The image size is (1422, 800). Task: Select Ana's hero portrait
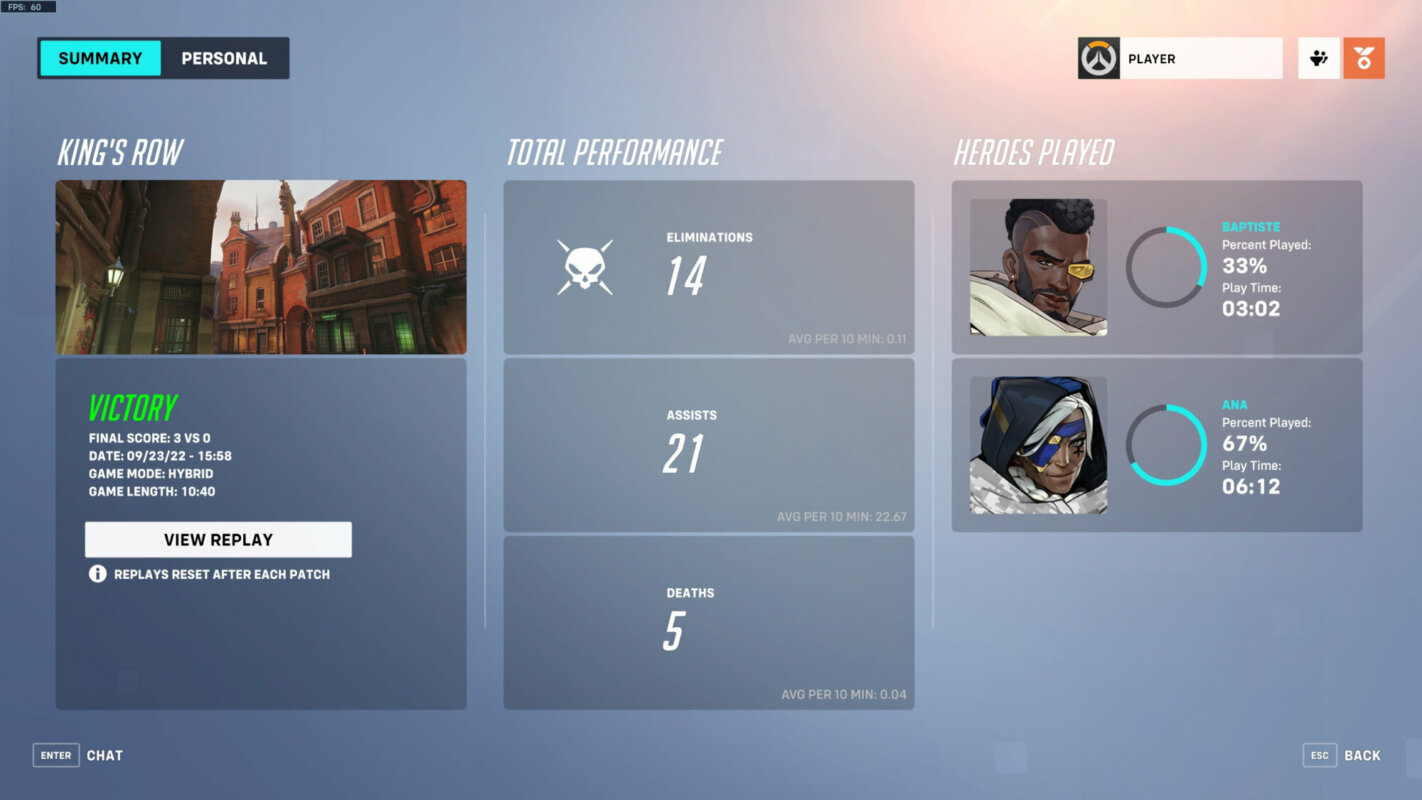coord(1037,444)
